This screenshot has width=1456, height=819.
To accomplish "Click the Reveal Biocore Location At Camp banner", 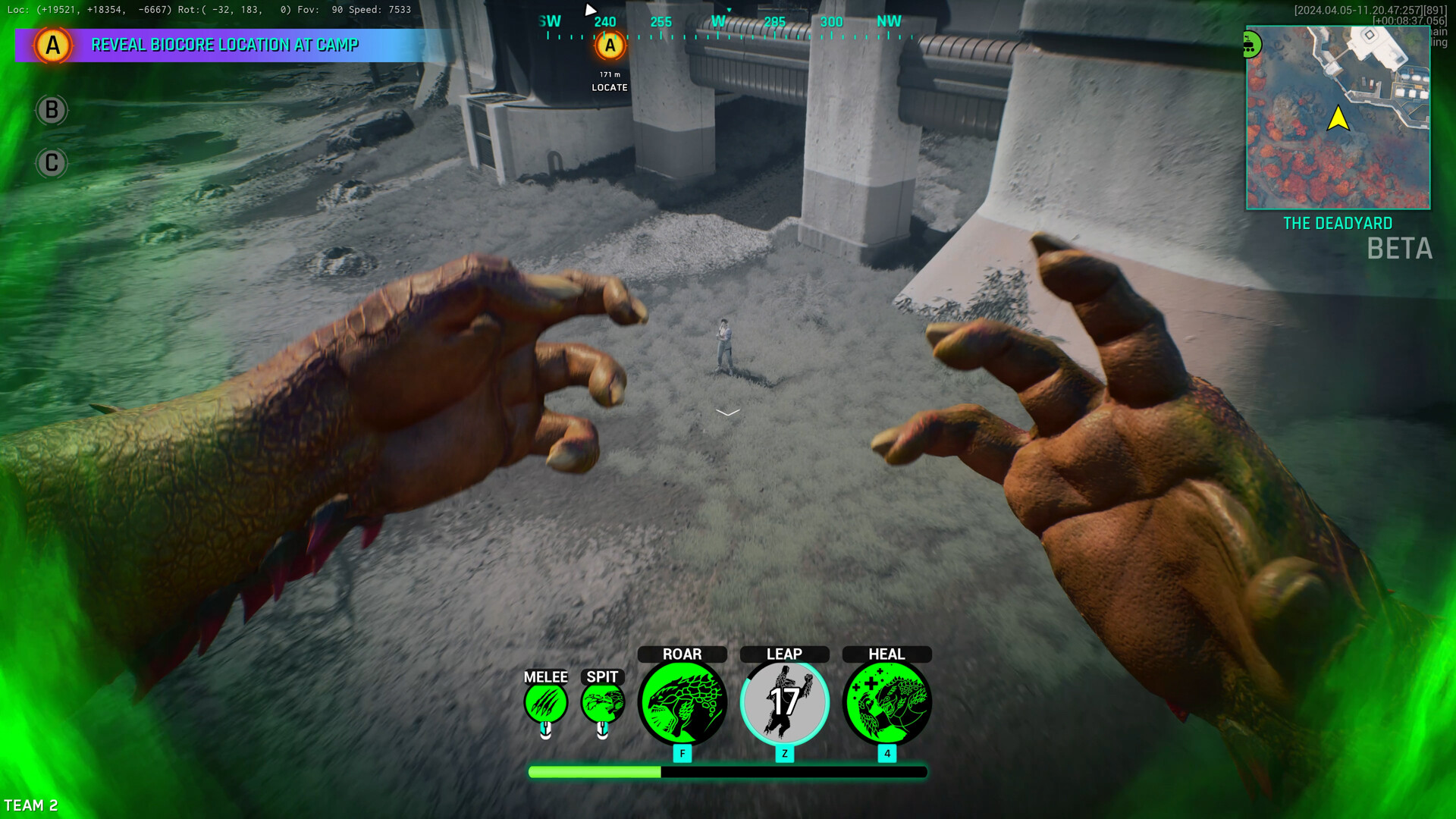I will click(x=225, y=45).
